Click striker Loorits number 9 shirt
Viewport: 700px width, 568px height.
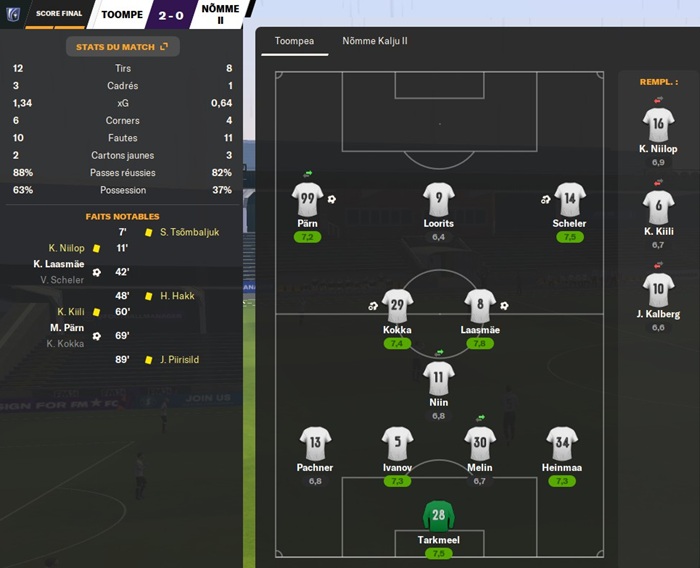tap(438, 198)
